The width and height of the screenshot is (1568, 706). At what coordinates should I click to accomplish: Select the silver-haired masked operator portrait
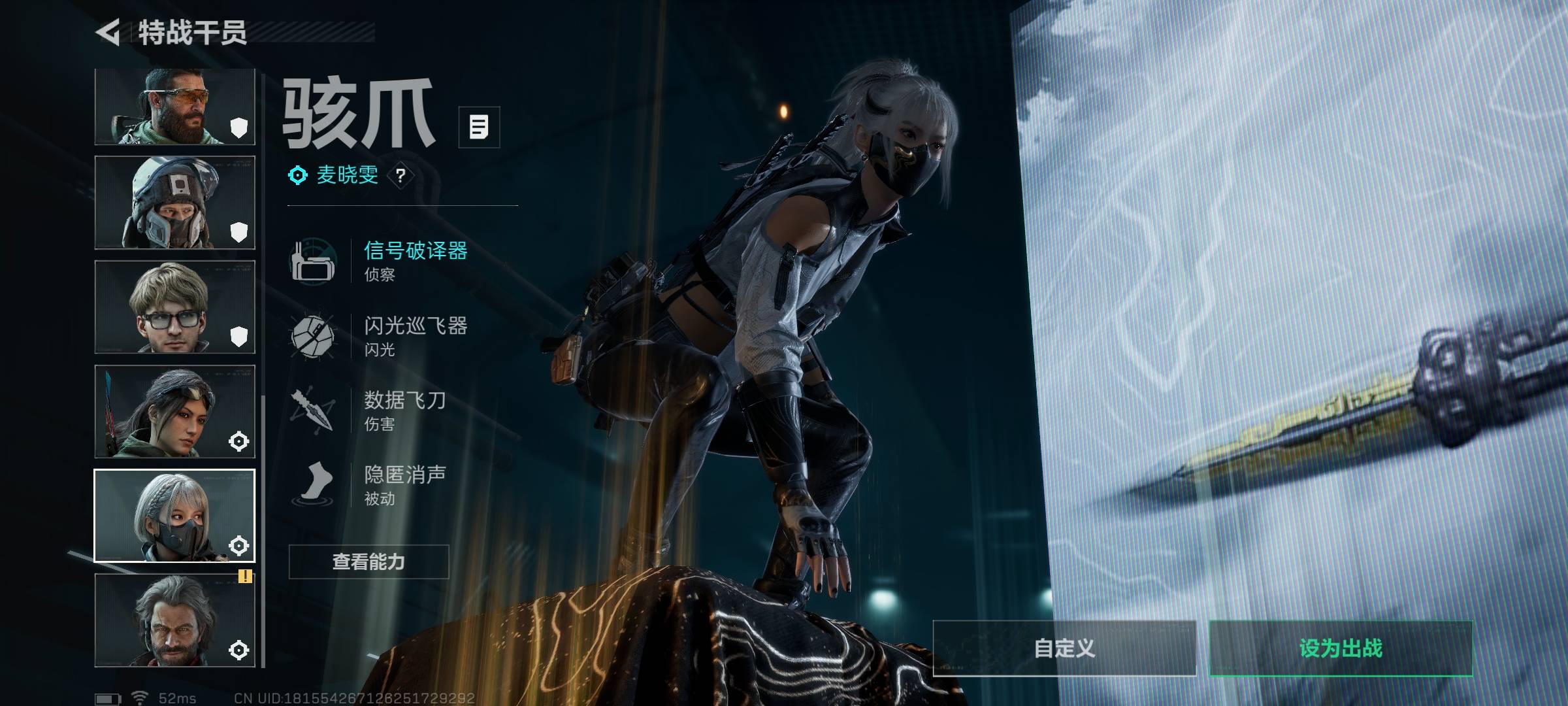click(x=174, y=516)
